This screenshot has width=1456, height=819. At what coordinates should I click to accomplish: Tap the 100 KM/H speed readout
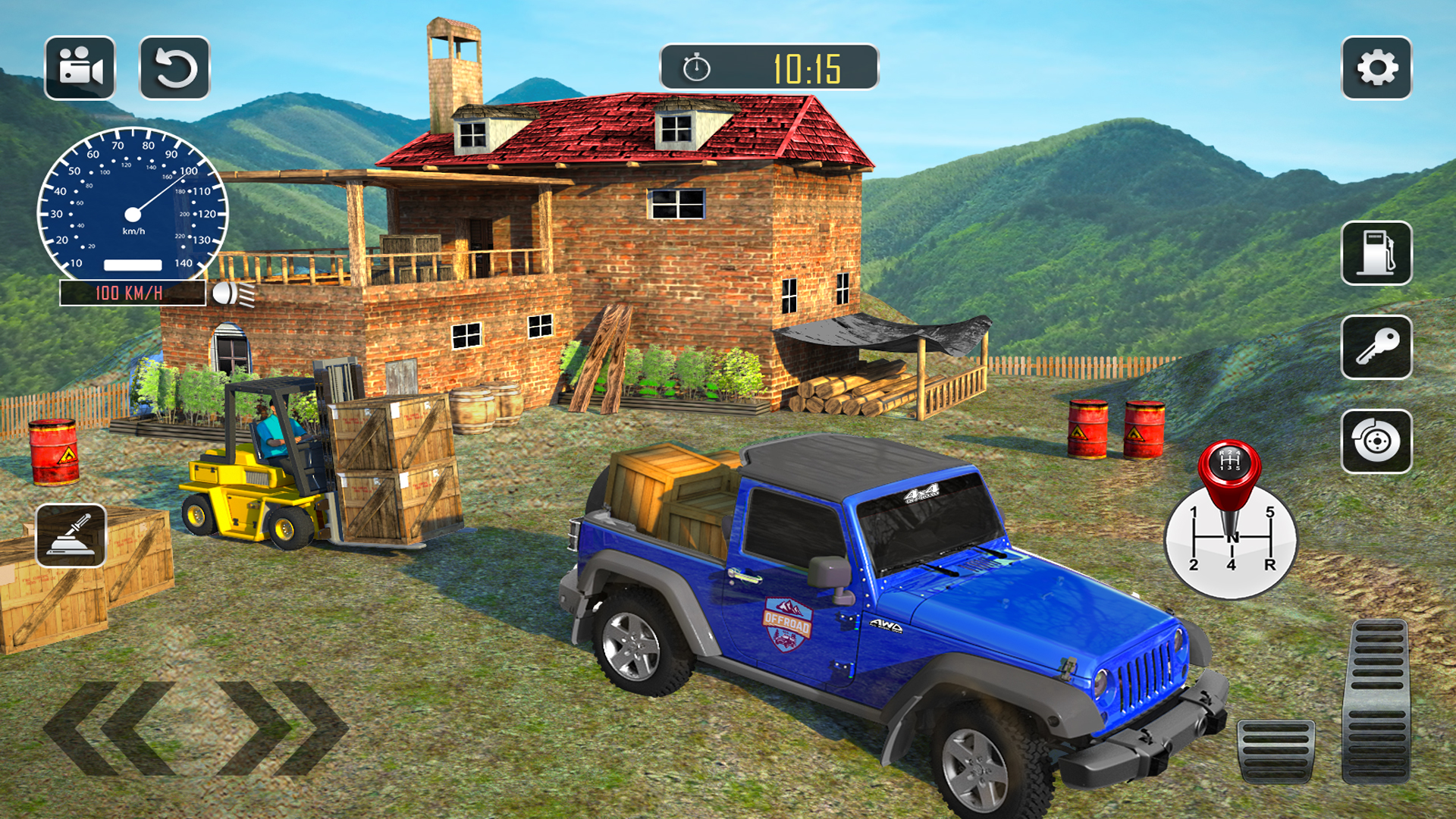pyautogui.click(x=129, y=292)
